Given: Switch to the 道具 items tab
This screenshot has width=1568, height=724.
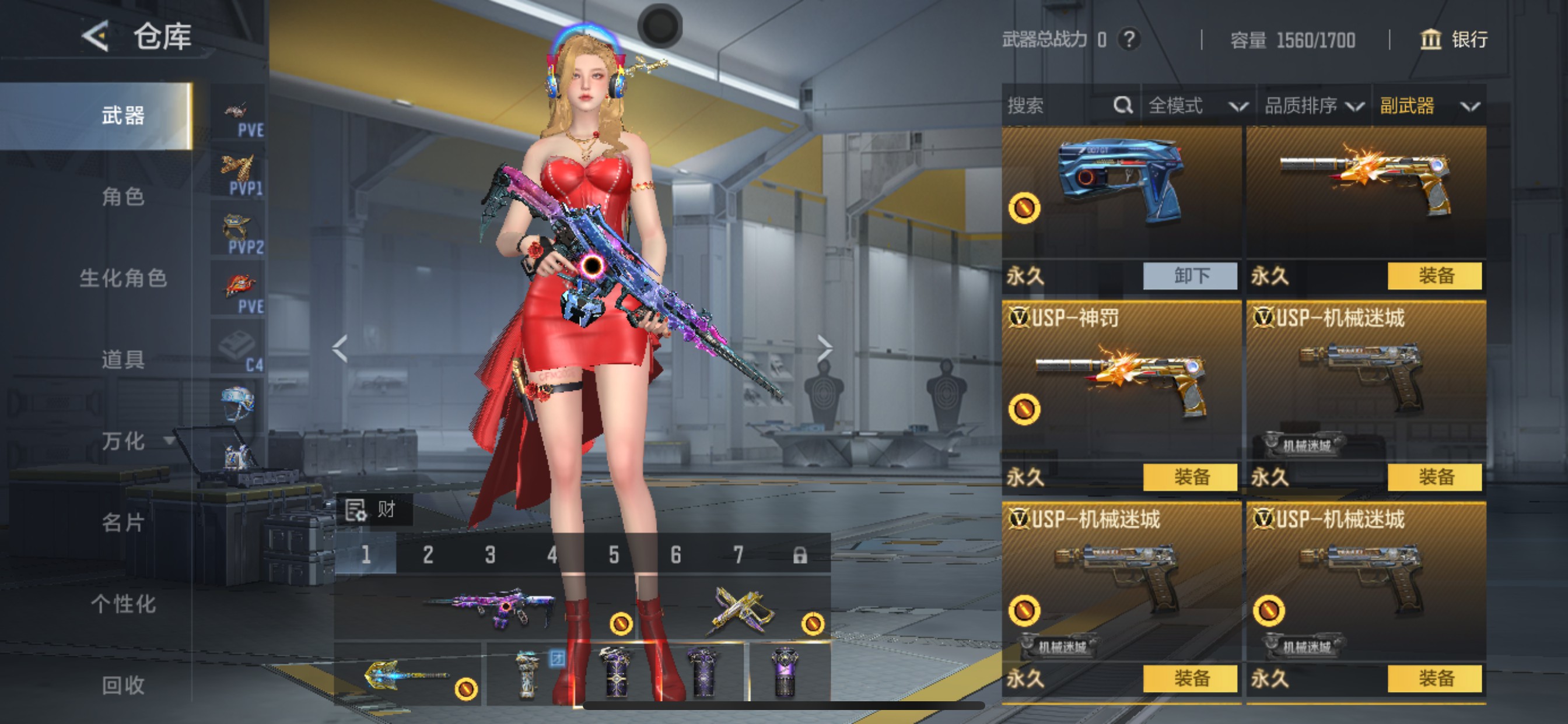Looking at the screenshot, I should (x=123, y=360).
